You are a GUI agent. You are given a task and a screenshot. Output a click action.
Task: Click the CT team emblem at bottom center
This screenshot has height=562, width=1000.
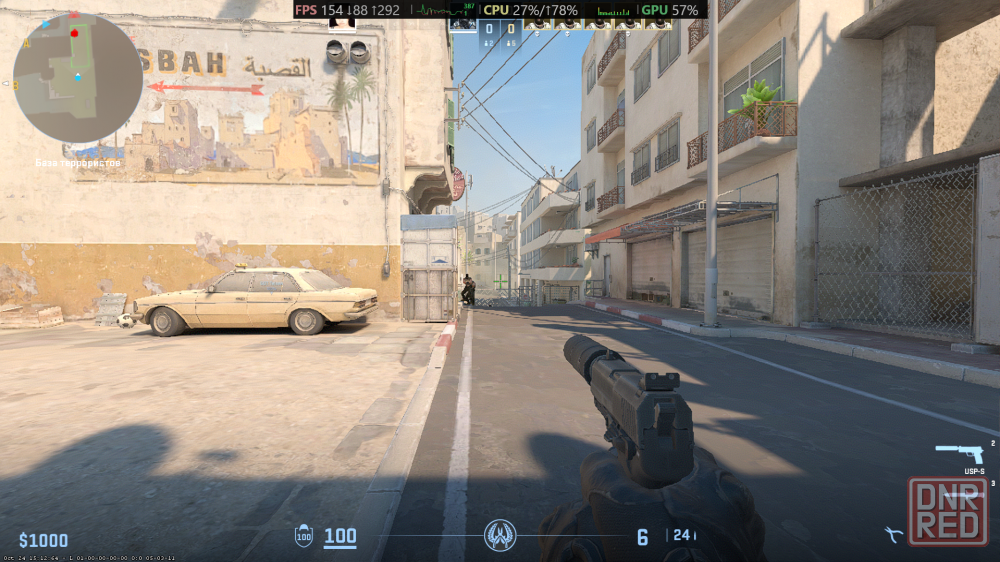point(500,535)
